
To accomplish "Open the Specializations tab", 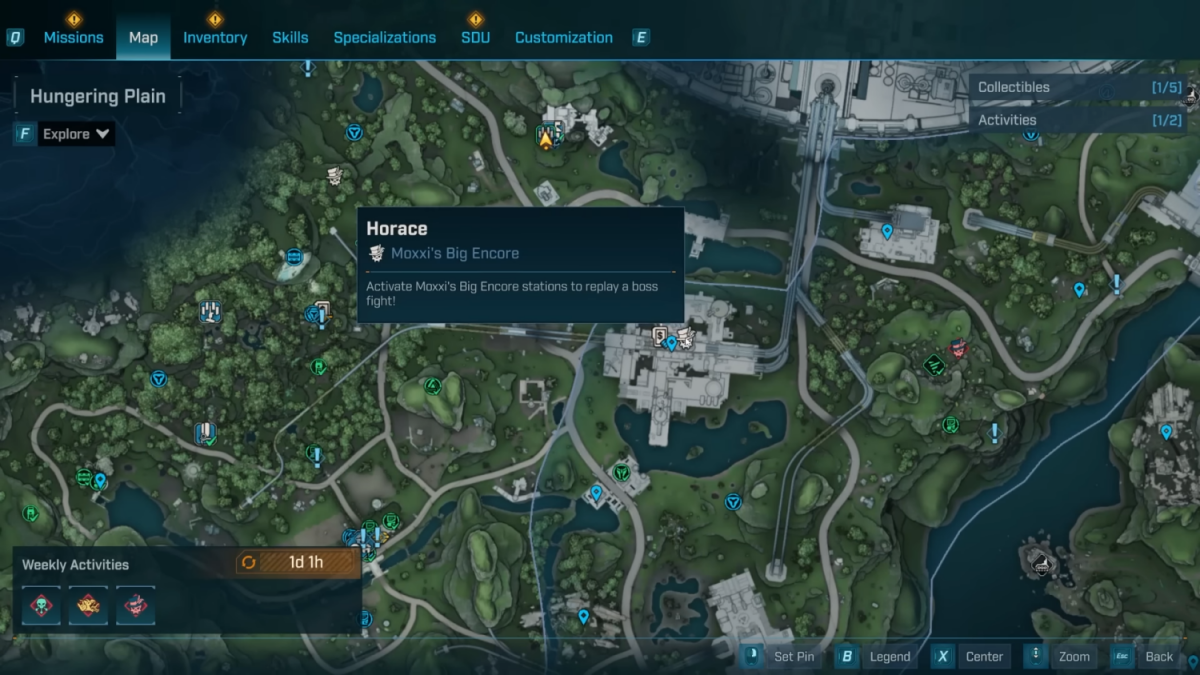I will pyautogui.click(x=384, y=38).
